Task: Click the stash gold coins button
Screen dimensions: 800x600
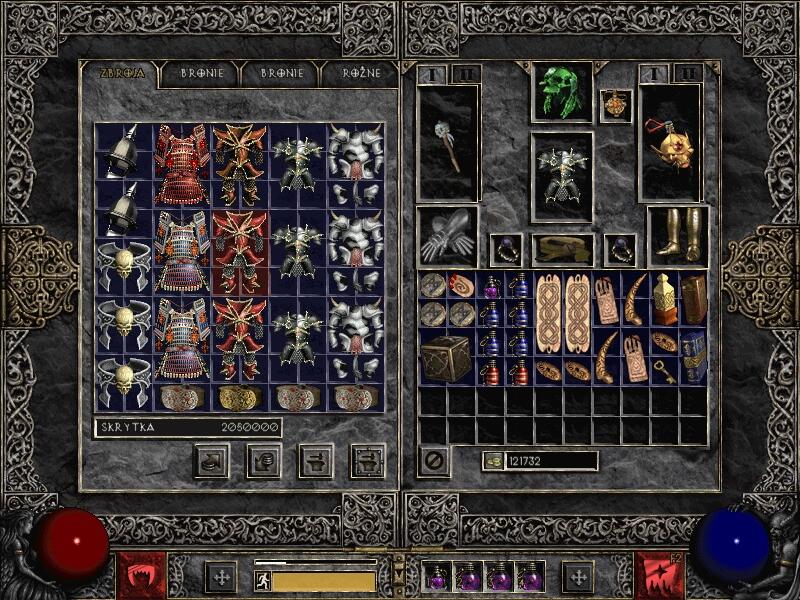Action: (x=212, y=461)
